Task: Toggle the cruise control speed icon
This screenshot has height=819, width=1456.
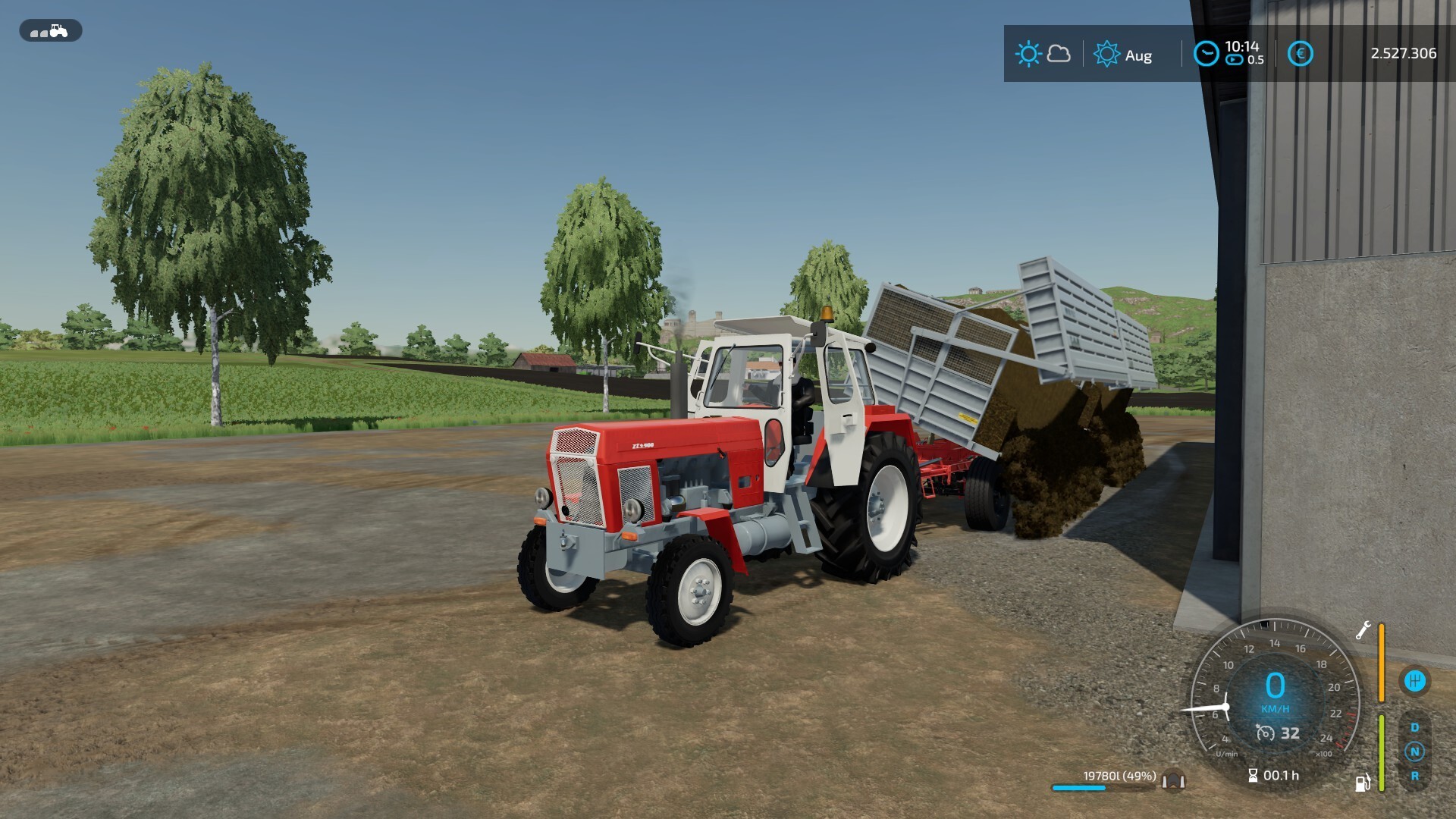Action: point(1265,733)
